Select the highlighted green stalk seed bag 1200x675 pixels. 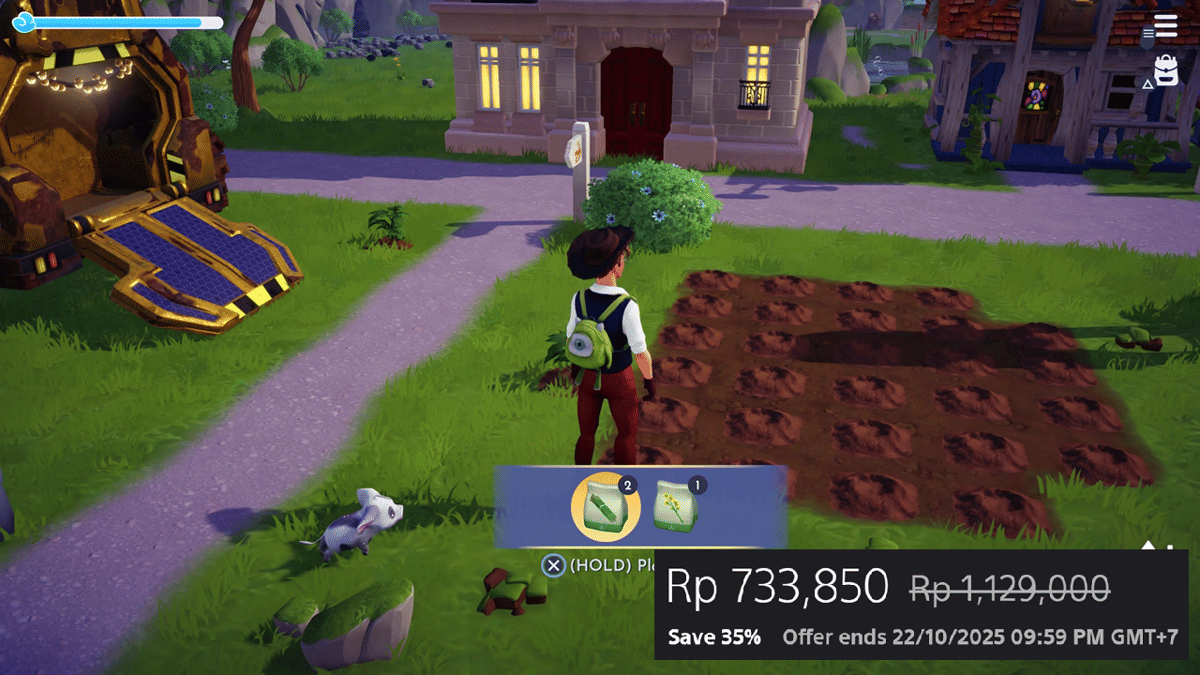(605, 506)
